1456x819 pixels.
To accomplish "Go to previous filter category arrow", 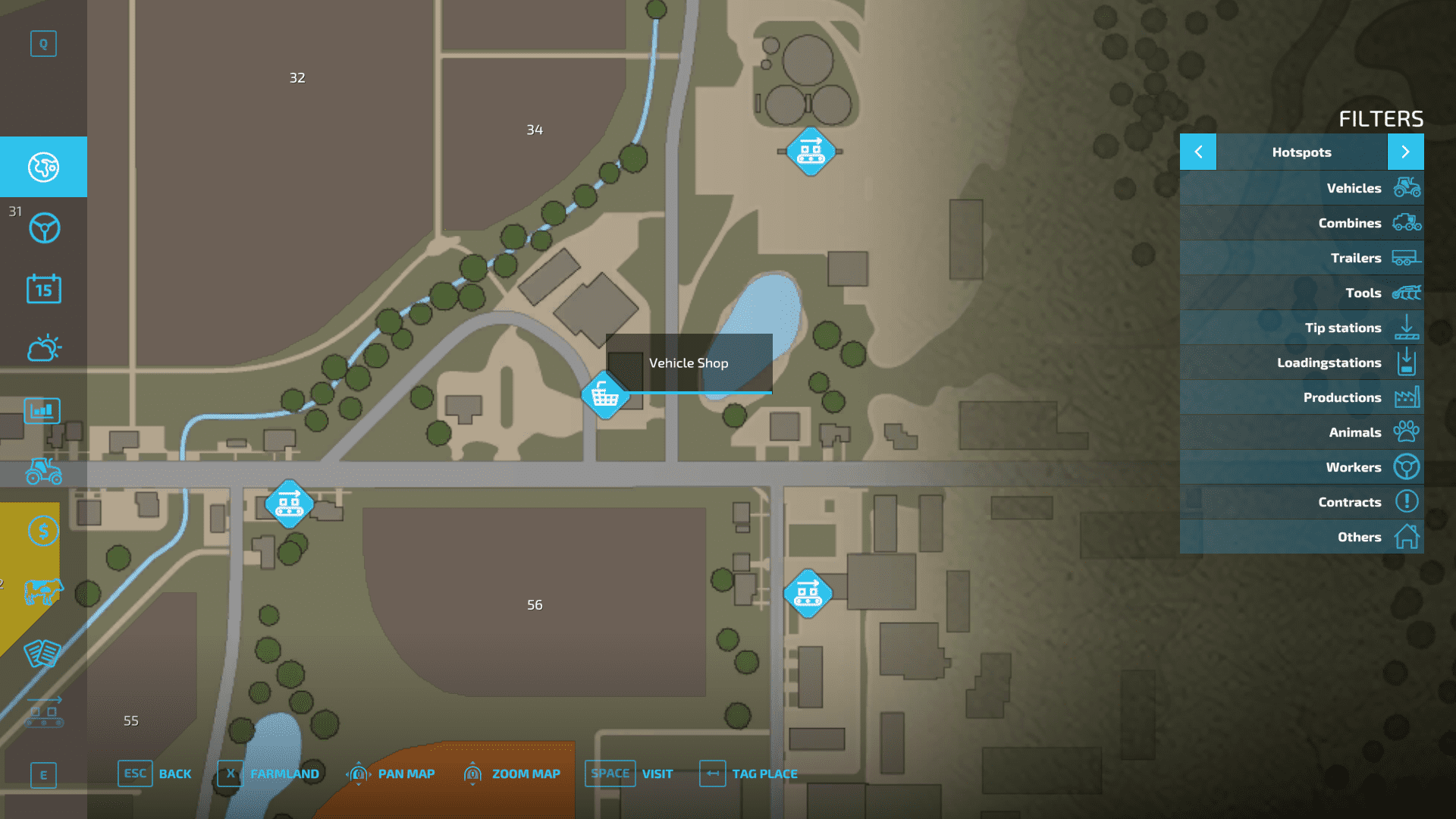I will [x=1198, y=152].
